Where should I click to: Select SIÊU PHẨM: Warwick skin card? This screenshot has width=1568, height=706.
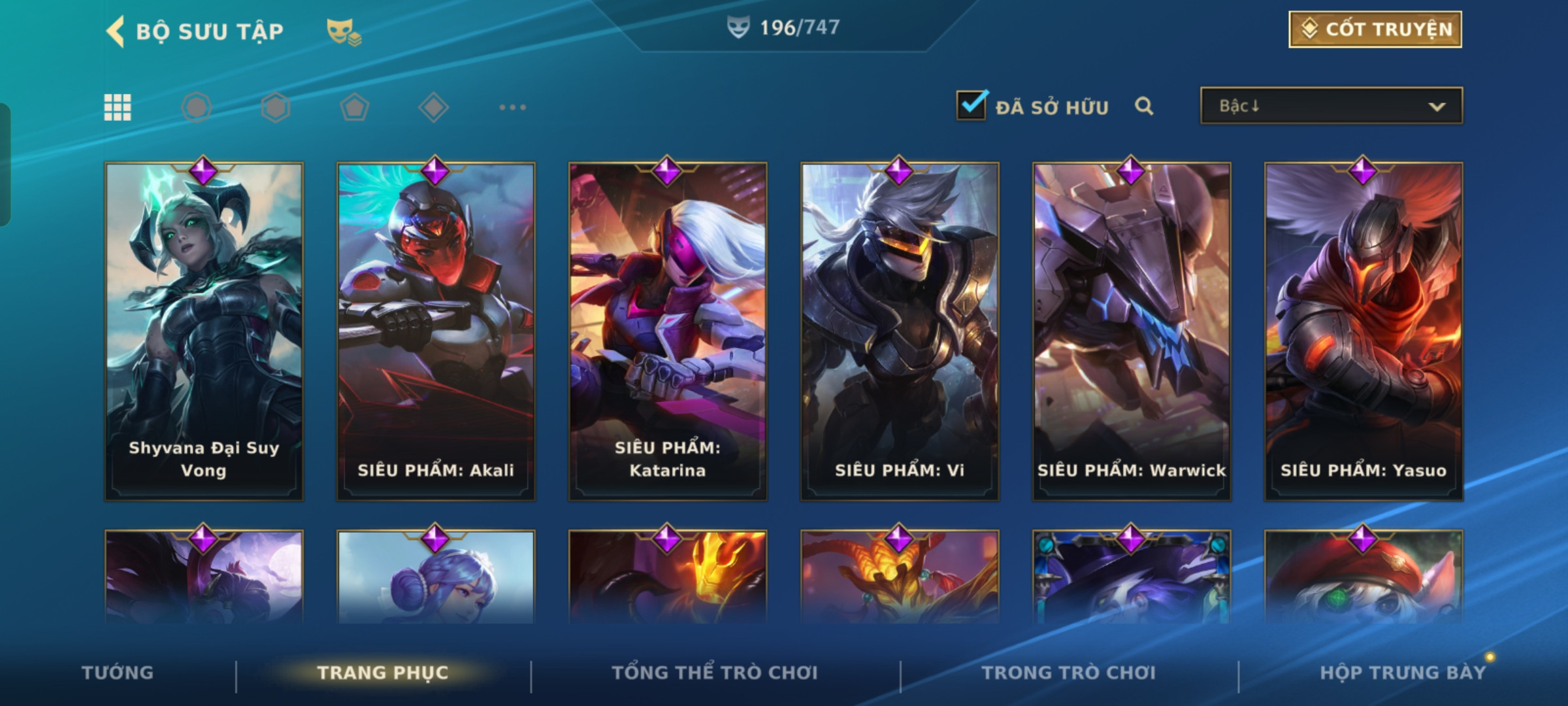pos(1132,331)
